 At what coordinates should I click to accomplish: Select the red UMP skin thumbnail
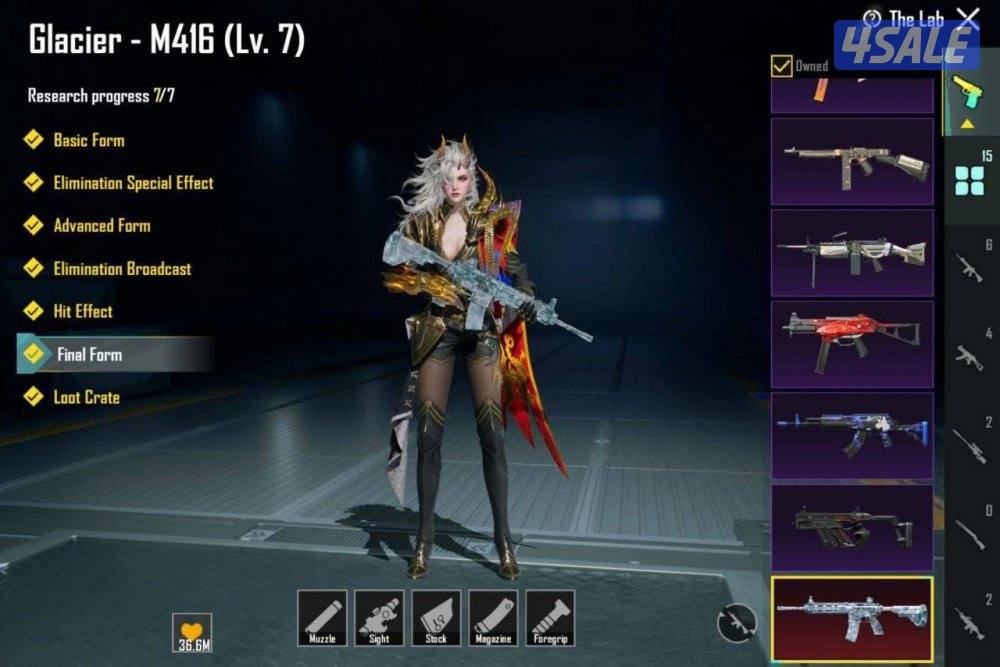pos(852,344)
